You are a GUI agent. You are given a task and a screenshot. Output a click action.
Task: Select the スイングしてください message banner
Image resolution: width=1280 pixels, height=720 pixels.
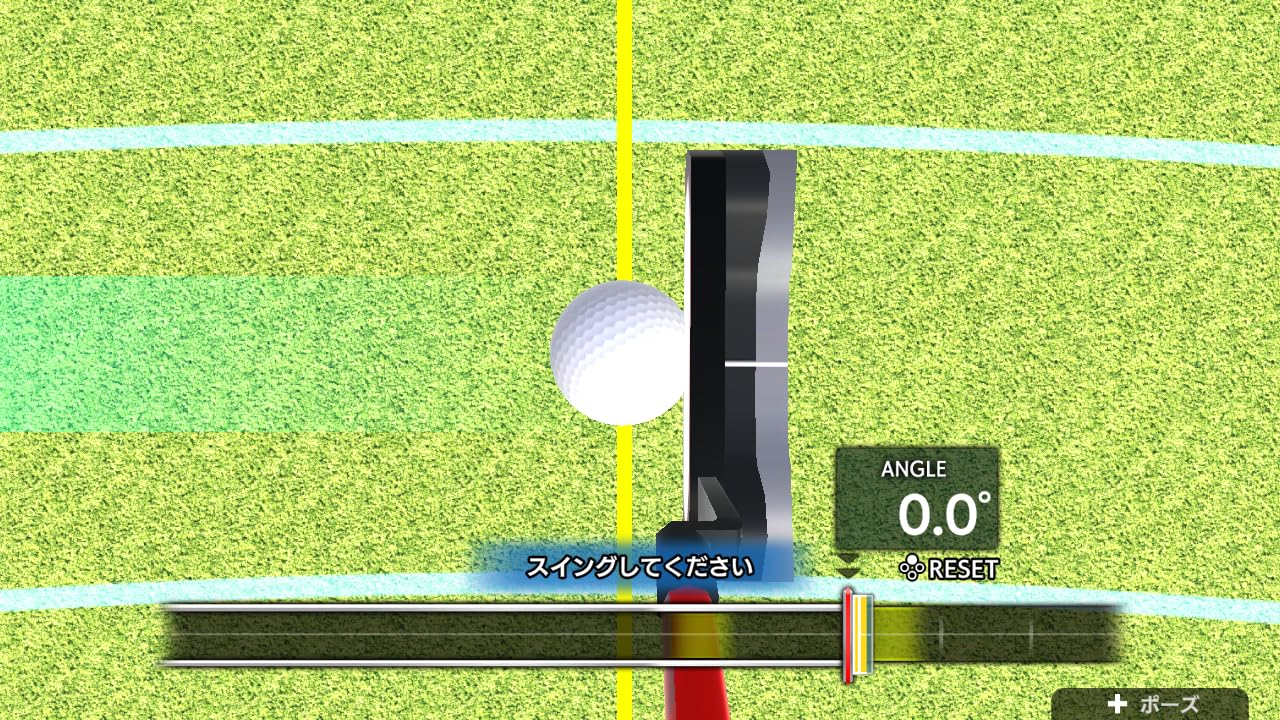pos(640,565)
